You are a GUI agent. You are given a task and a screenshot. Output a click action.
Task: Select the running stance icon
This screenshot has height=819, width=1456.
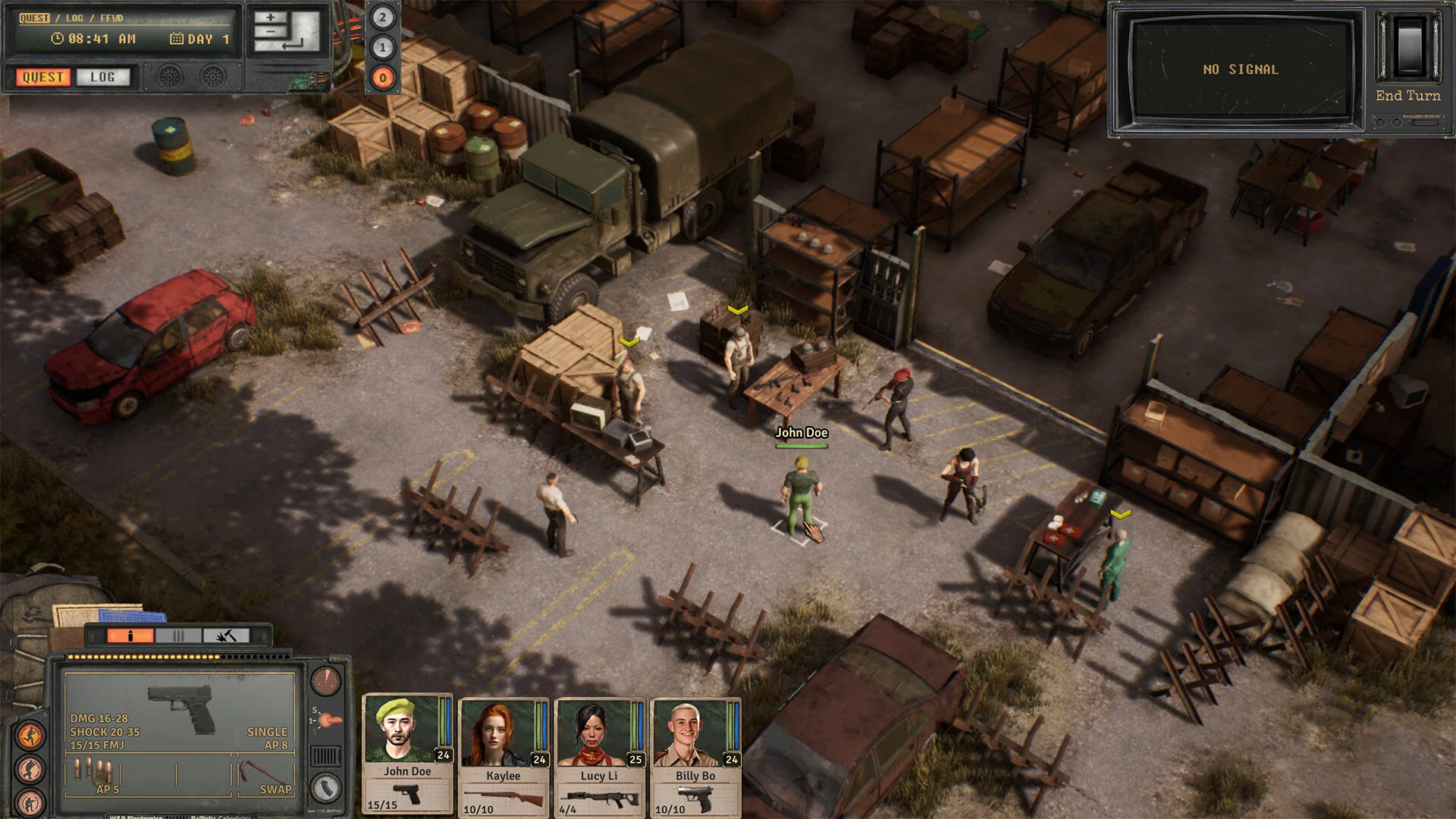click(x=30, y=735)
